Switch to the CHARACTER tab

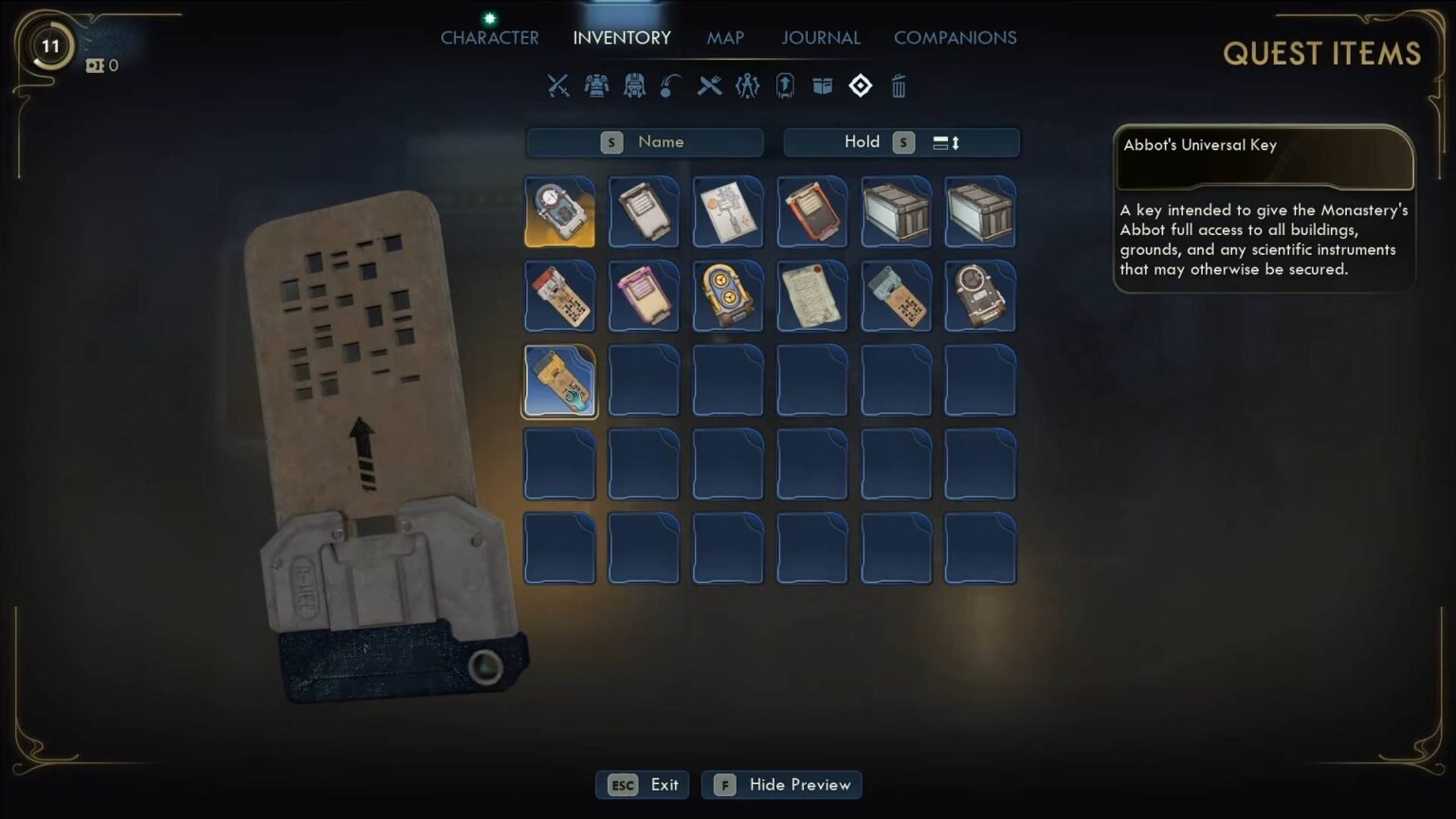click(489, 38)
